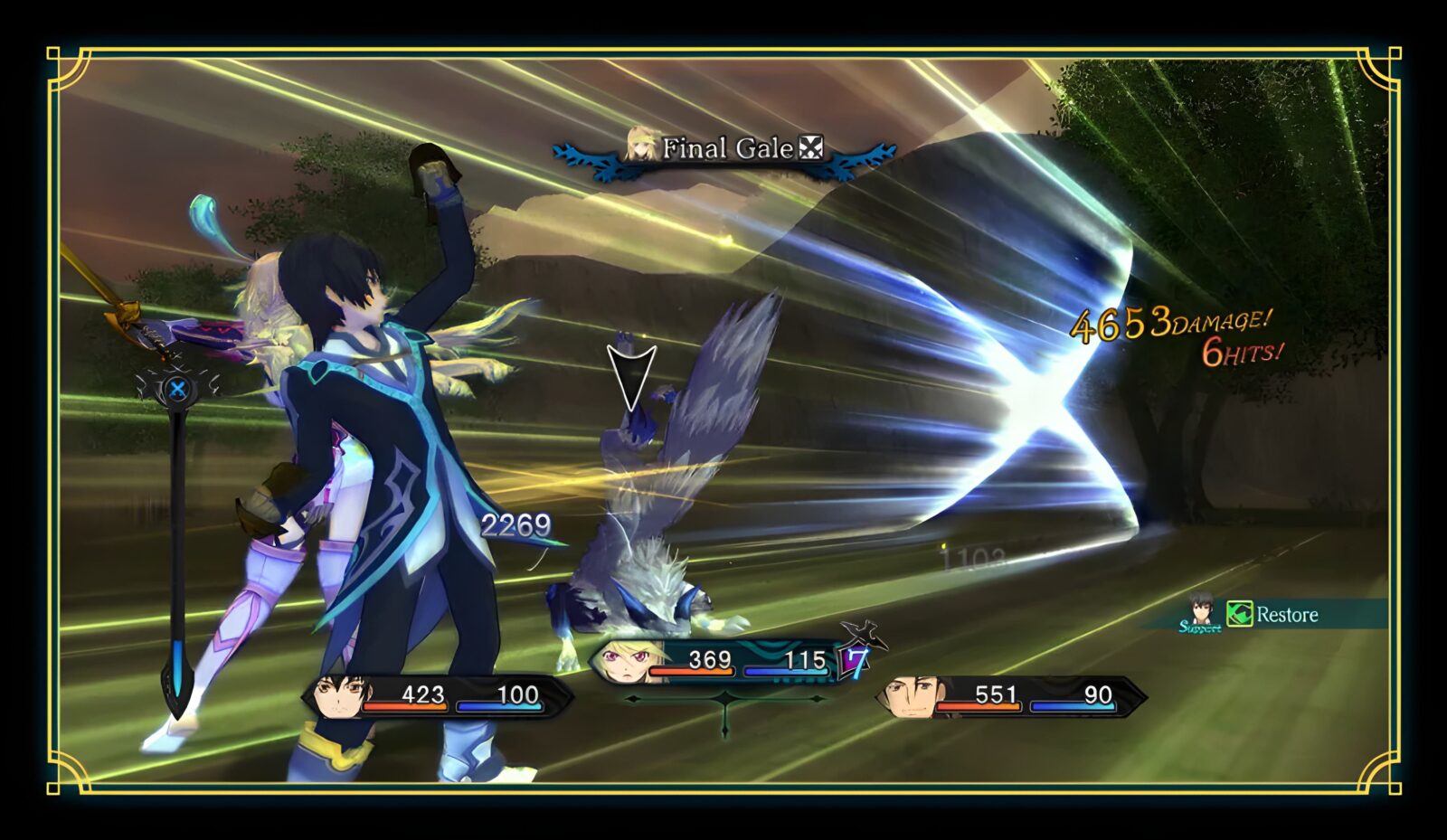Select Alvin's party status panel
1447x840 pixels.
click(1013, 696)
